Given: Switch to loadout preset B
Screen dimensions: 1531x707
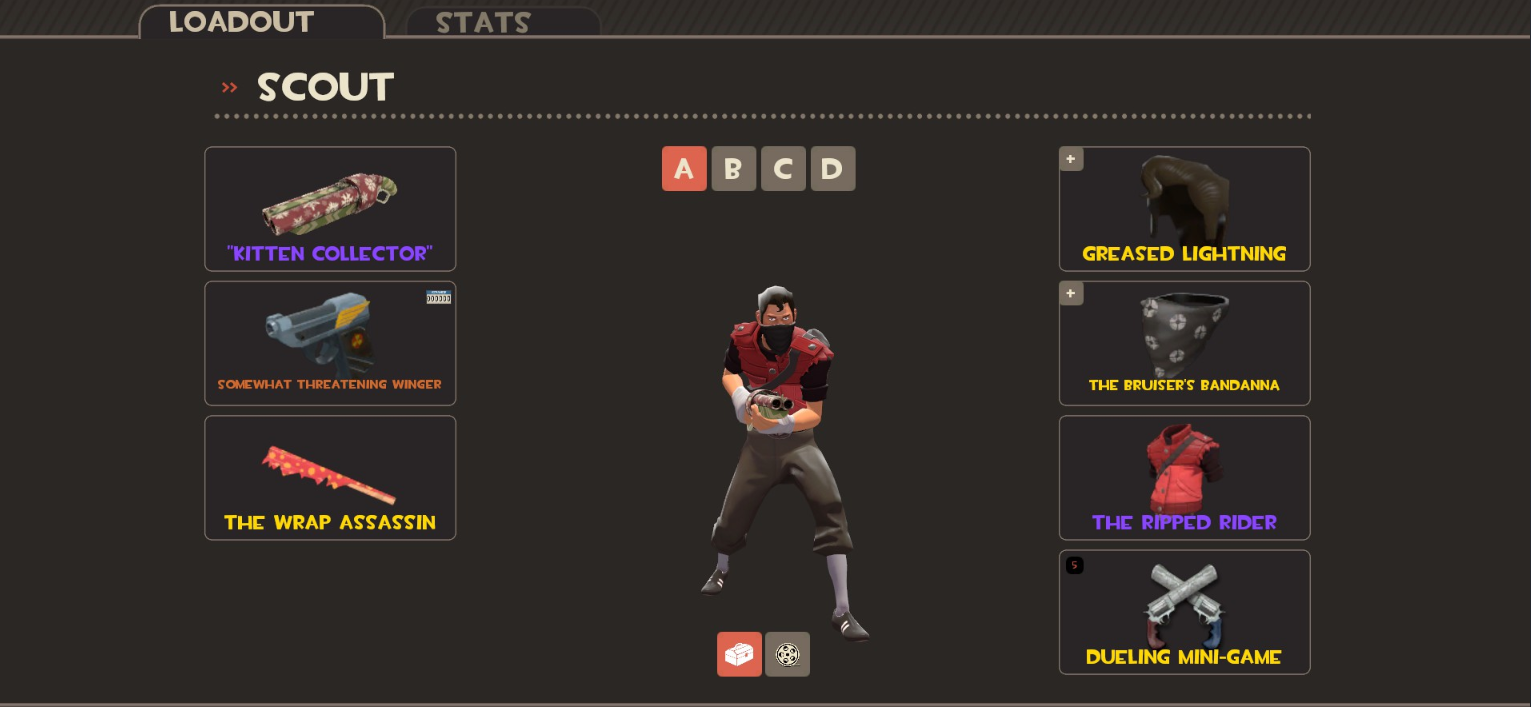Looking at the screenshot, I should point(733,169).
